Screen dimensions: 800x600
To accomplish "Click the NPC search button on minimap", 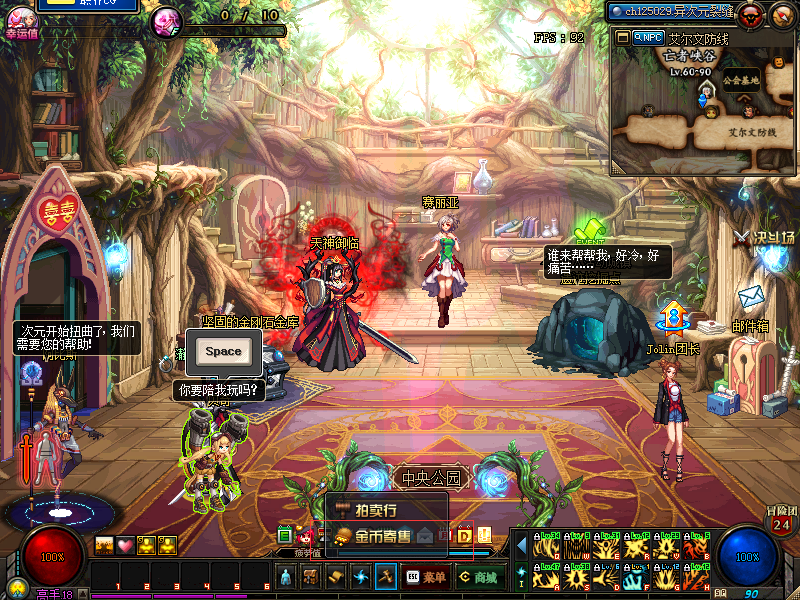I will 649,37.
